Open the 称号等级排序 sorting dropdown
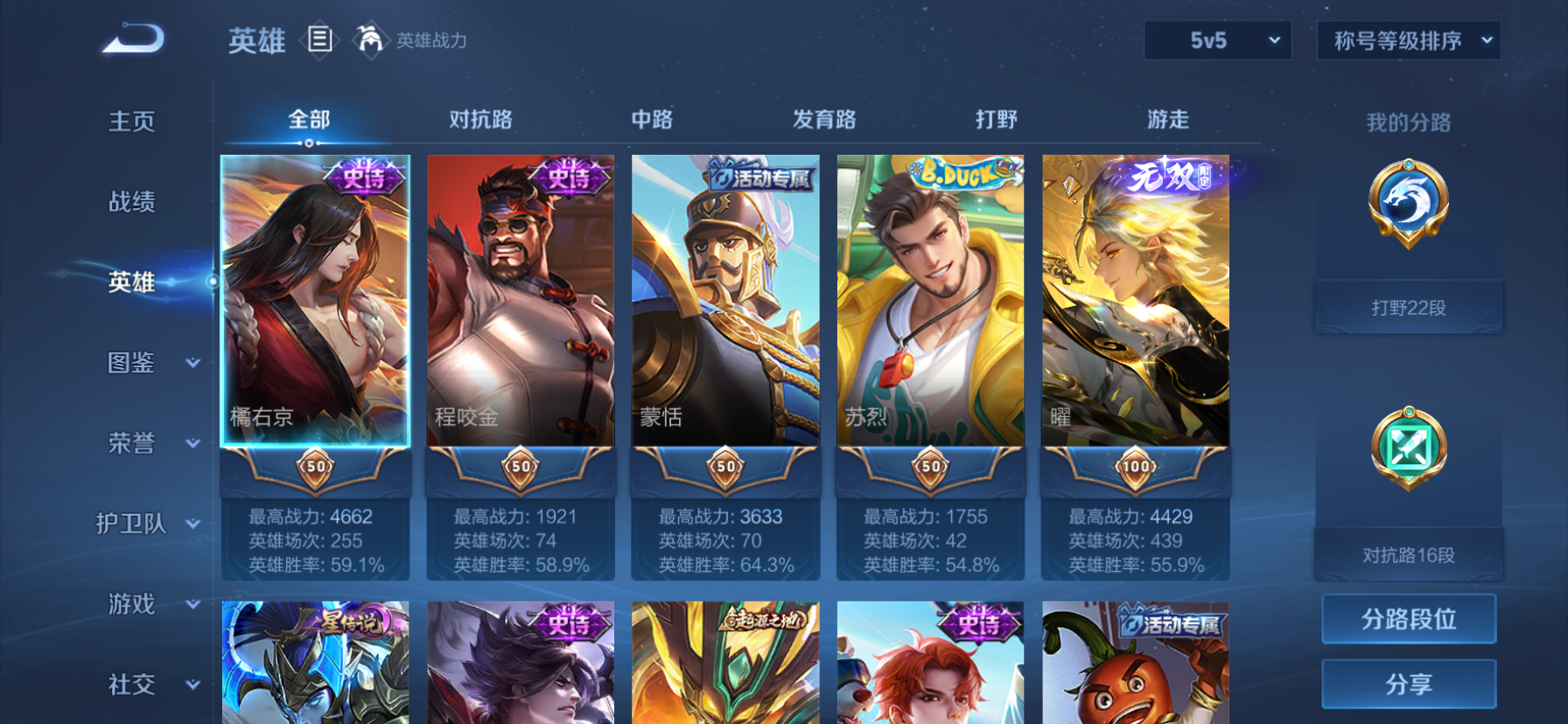 [1408, 40]
